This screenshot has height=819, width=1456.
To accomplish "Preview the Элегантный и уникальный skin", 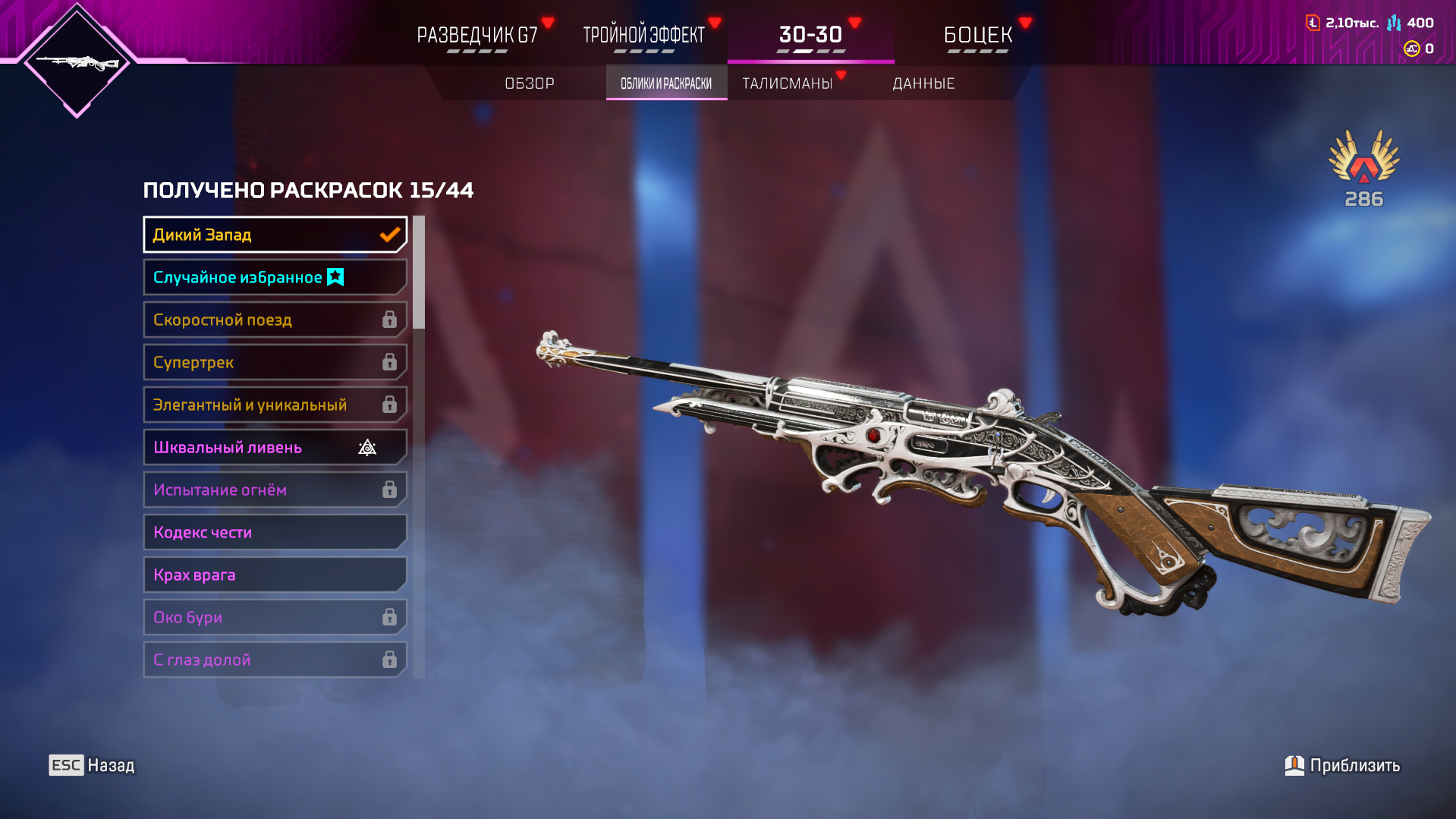I will click(275, 405).
